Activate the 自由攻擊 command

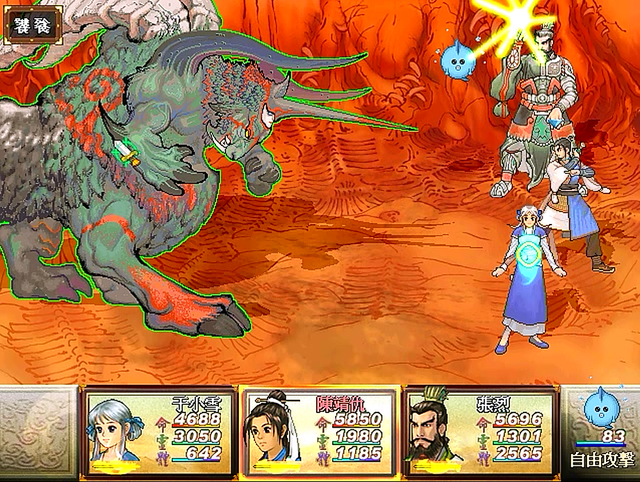(600, 461)
